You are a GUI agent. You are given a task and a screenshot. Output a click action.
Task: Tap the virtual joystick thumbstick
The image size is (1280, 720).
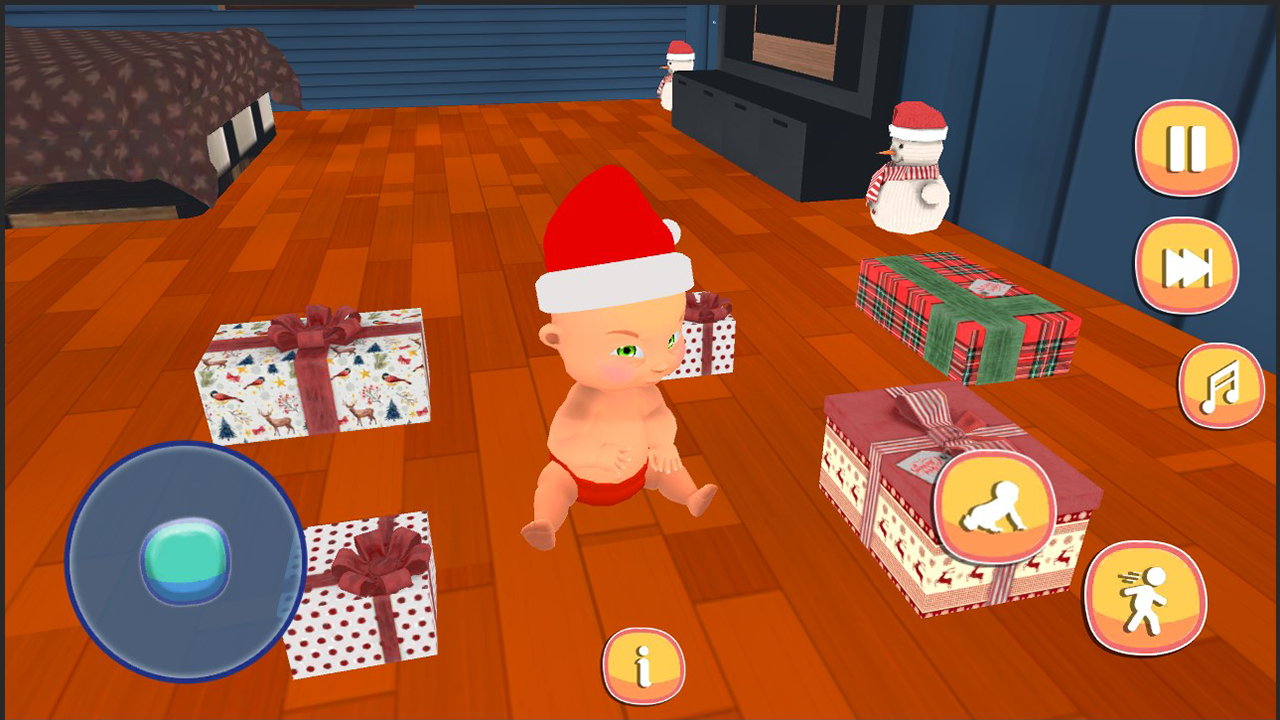[185, 563]
